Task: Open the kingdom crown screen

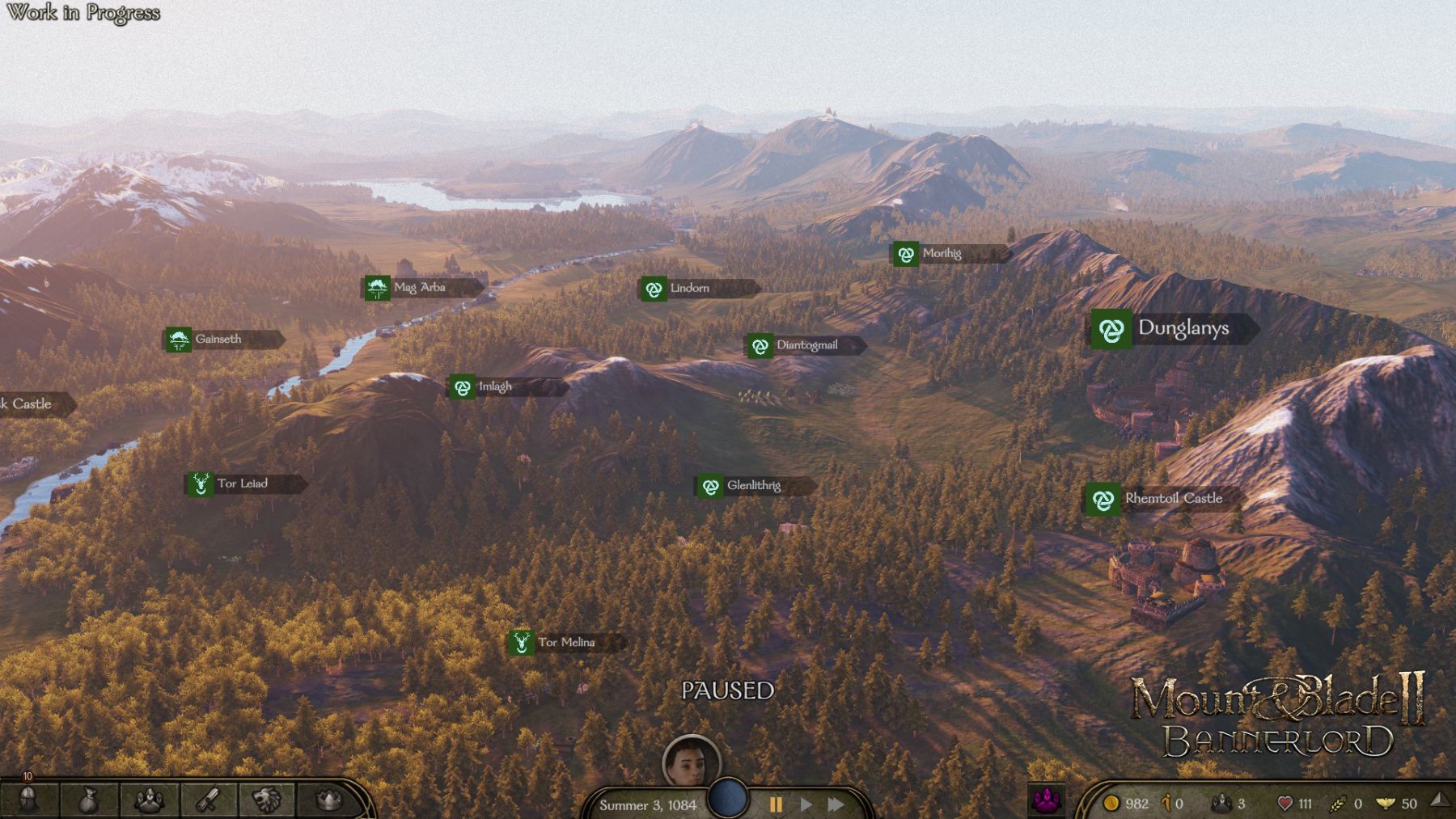Action: pos(328,800)
